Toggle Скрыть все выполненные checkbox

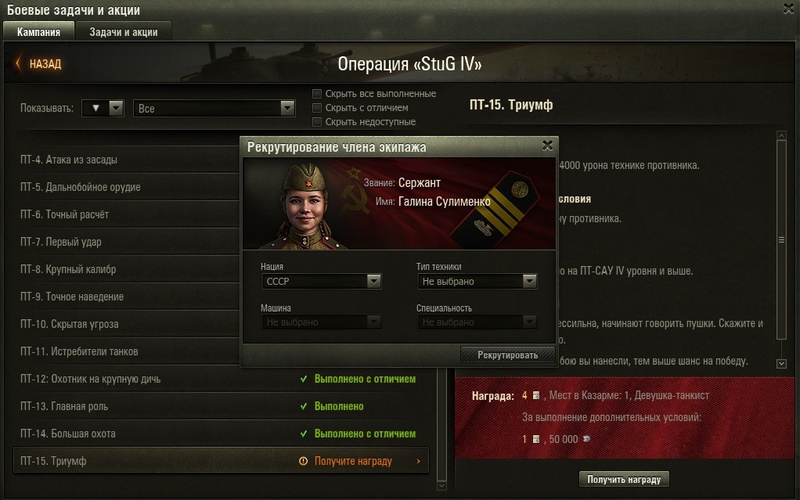317,94
